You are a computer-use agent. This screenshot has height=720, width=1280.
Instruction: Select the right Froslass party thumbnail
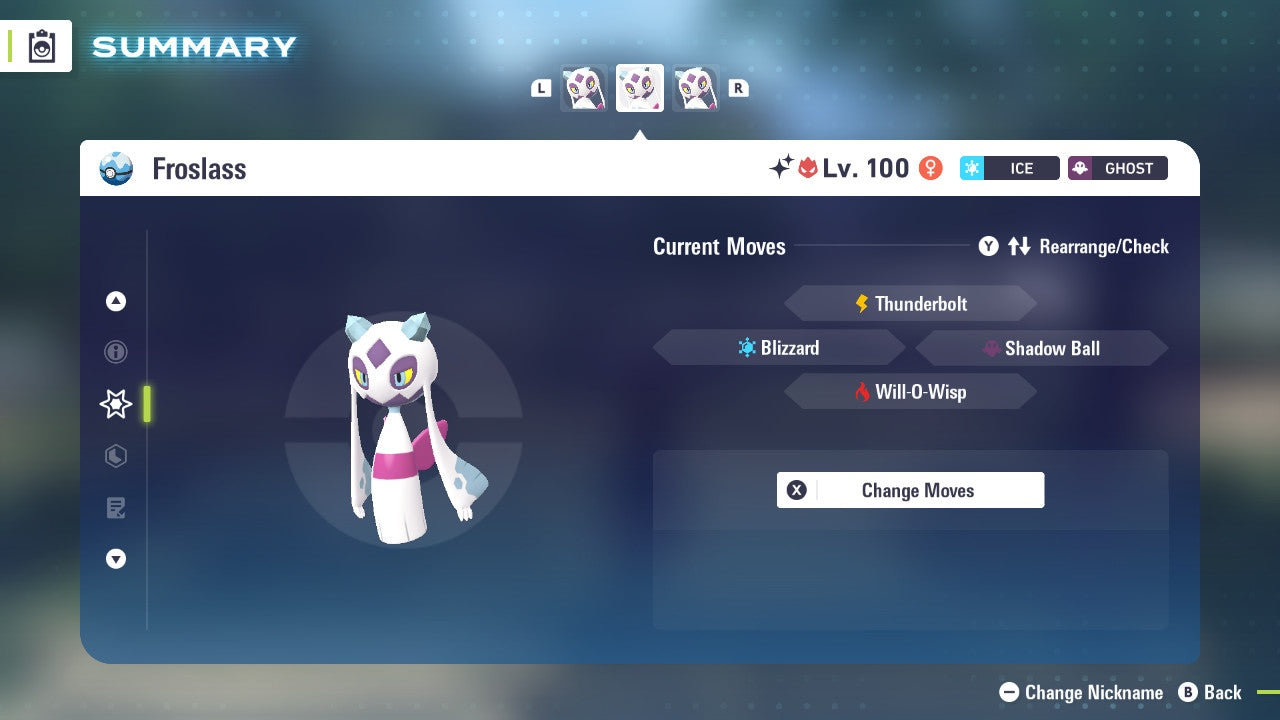coord(696,87)
